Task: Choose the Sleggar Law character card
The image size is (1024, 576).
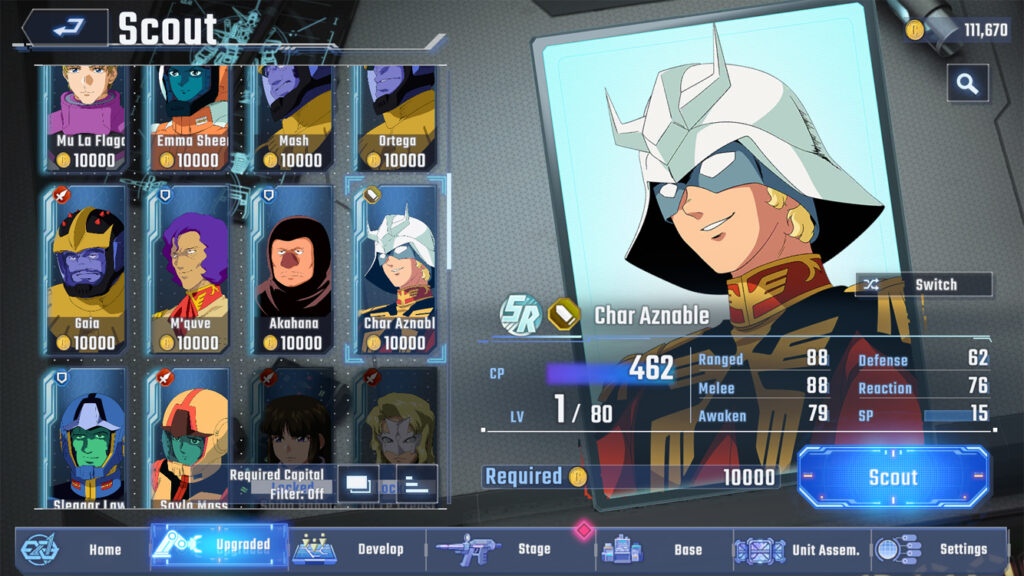Action: point(86,438)
